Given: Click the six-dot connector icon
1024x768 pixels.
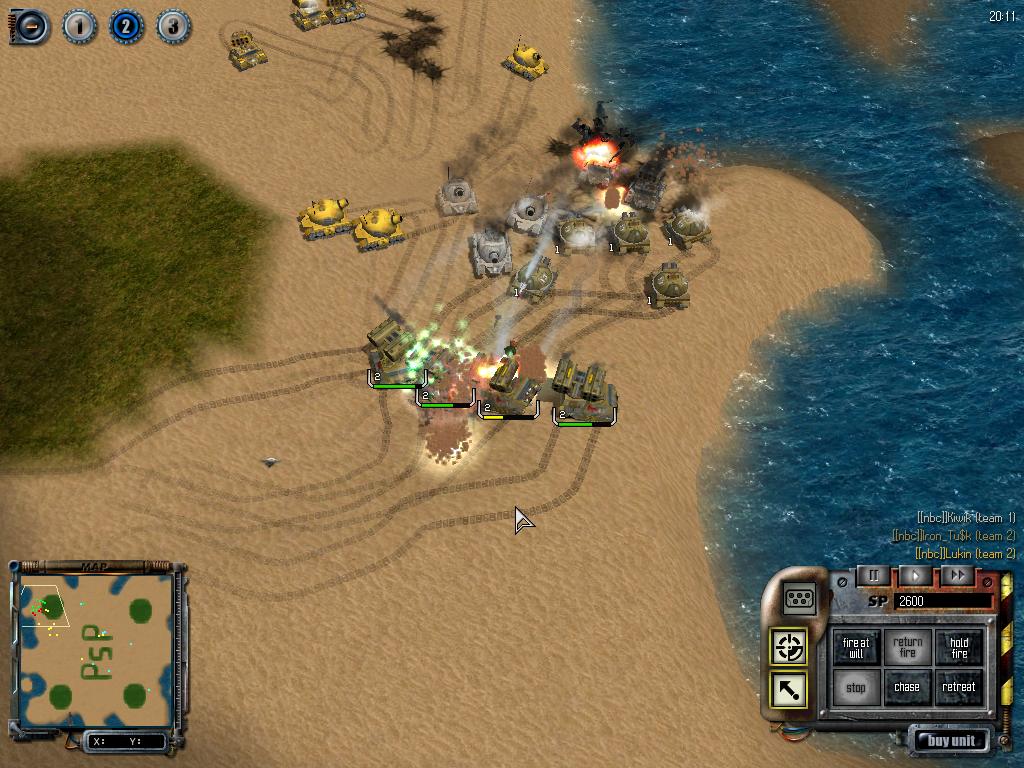Looking at the screenshot, I should (800, 598).
